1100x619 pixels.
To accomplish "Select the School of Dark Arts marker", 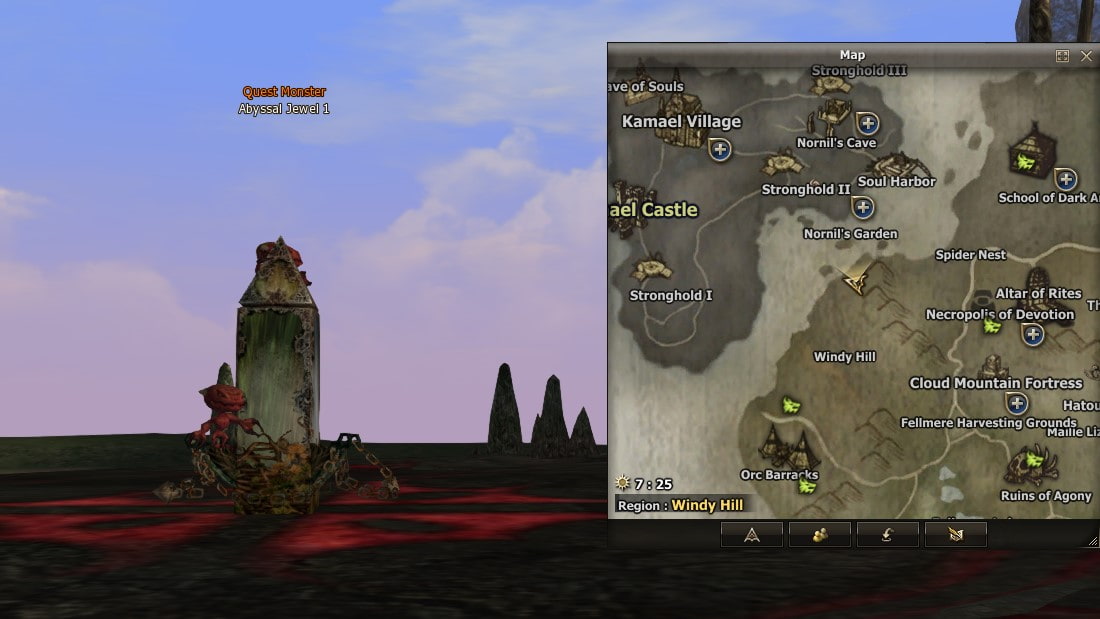I will tap(1066, 179).
